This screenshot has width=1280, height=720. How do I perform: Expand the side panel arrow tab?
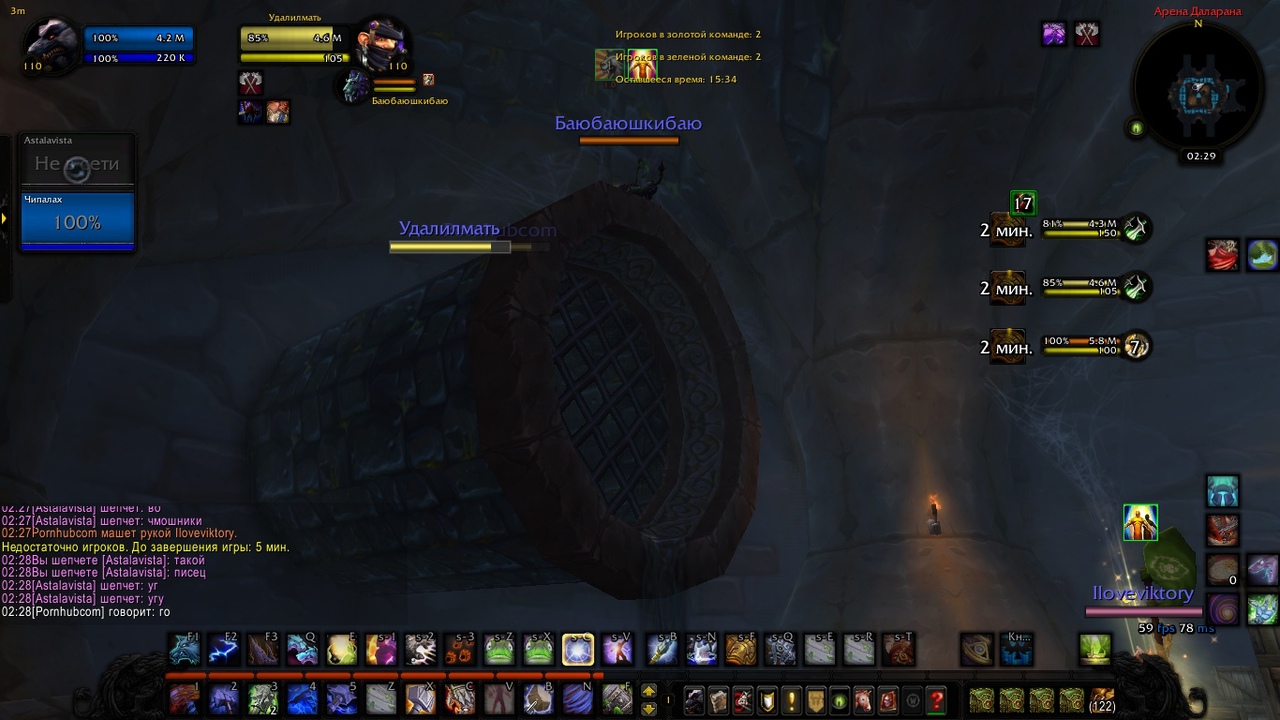point(4,218)
